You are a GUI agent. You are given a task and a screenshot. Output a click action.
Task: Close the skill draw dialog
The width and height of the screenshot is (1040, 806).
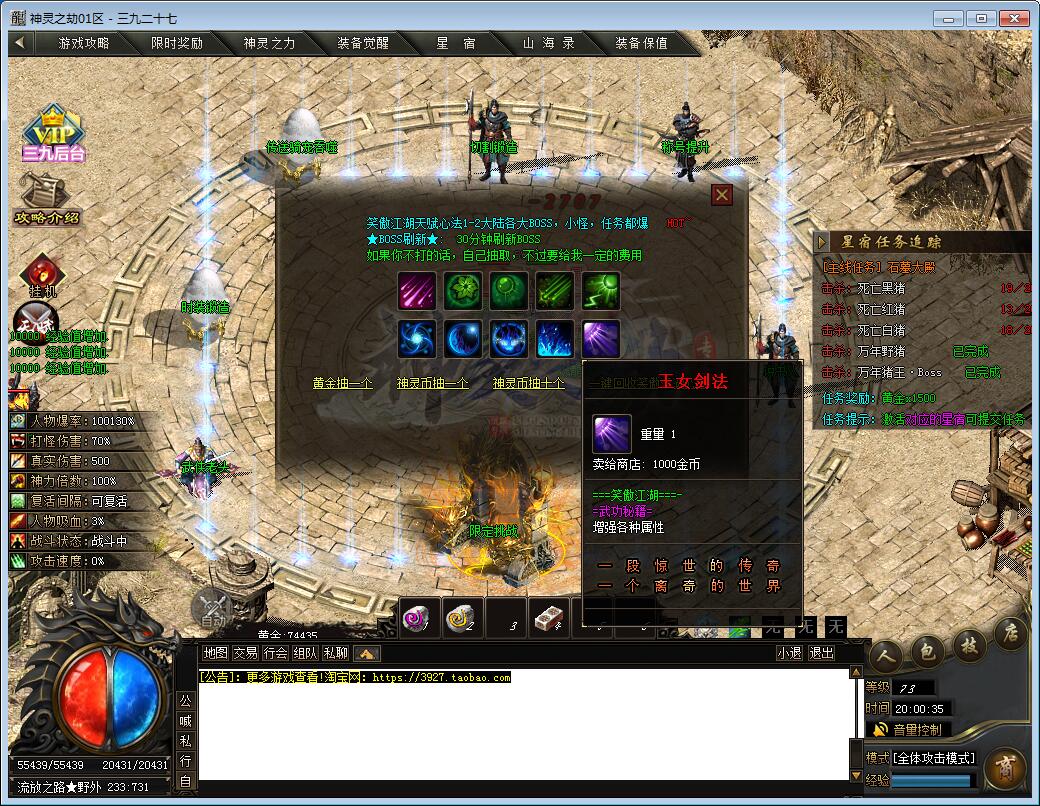point(722,195)
